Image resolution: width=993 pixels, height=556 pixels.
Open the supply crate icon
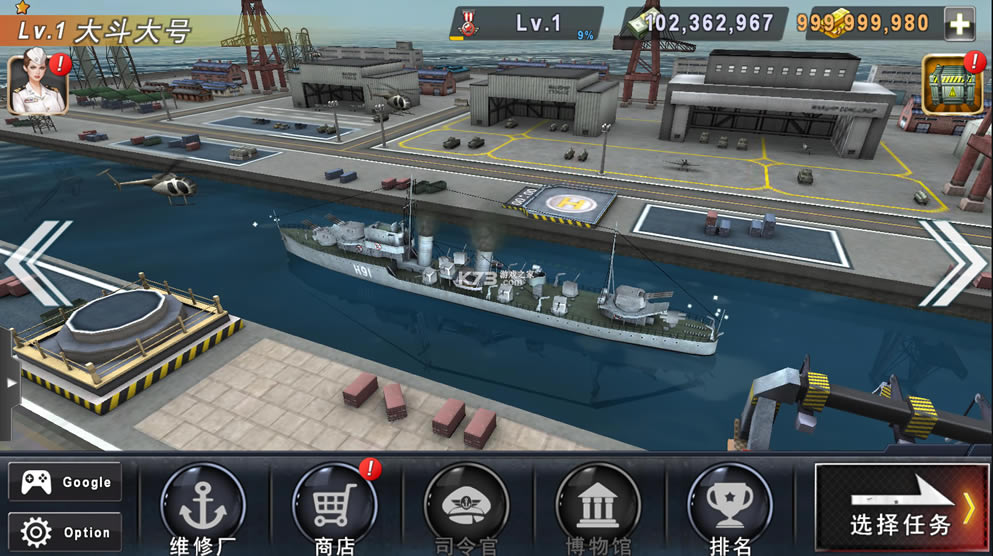click(x=951, y=85)
